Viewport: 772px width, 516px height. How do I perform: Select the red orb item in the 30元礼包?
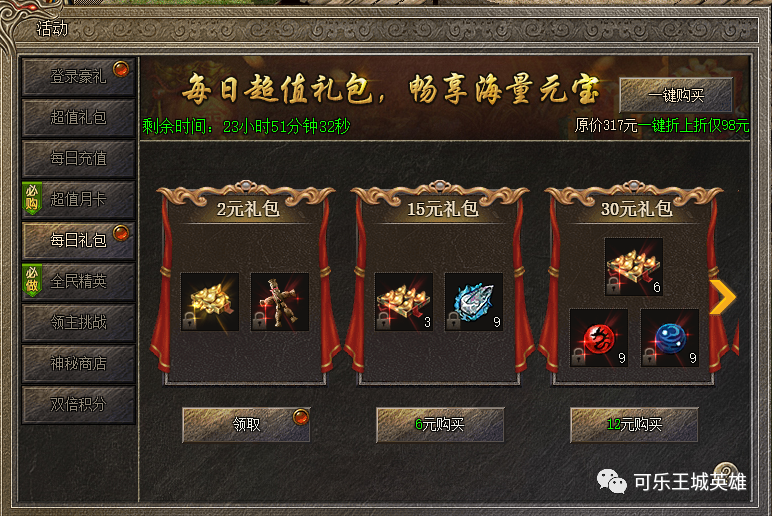[599, 338]
